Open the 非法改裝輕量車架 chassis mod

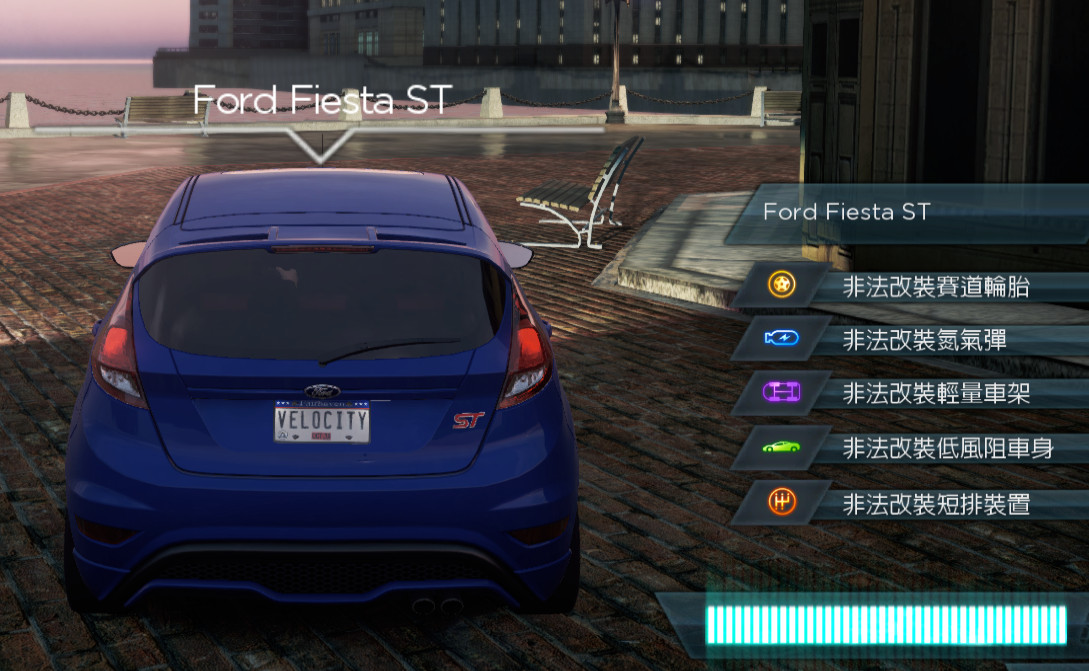click(935, 393)
